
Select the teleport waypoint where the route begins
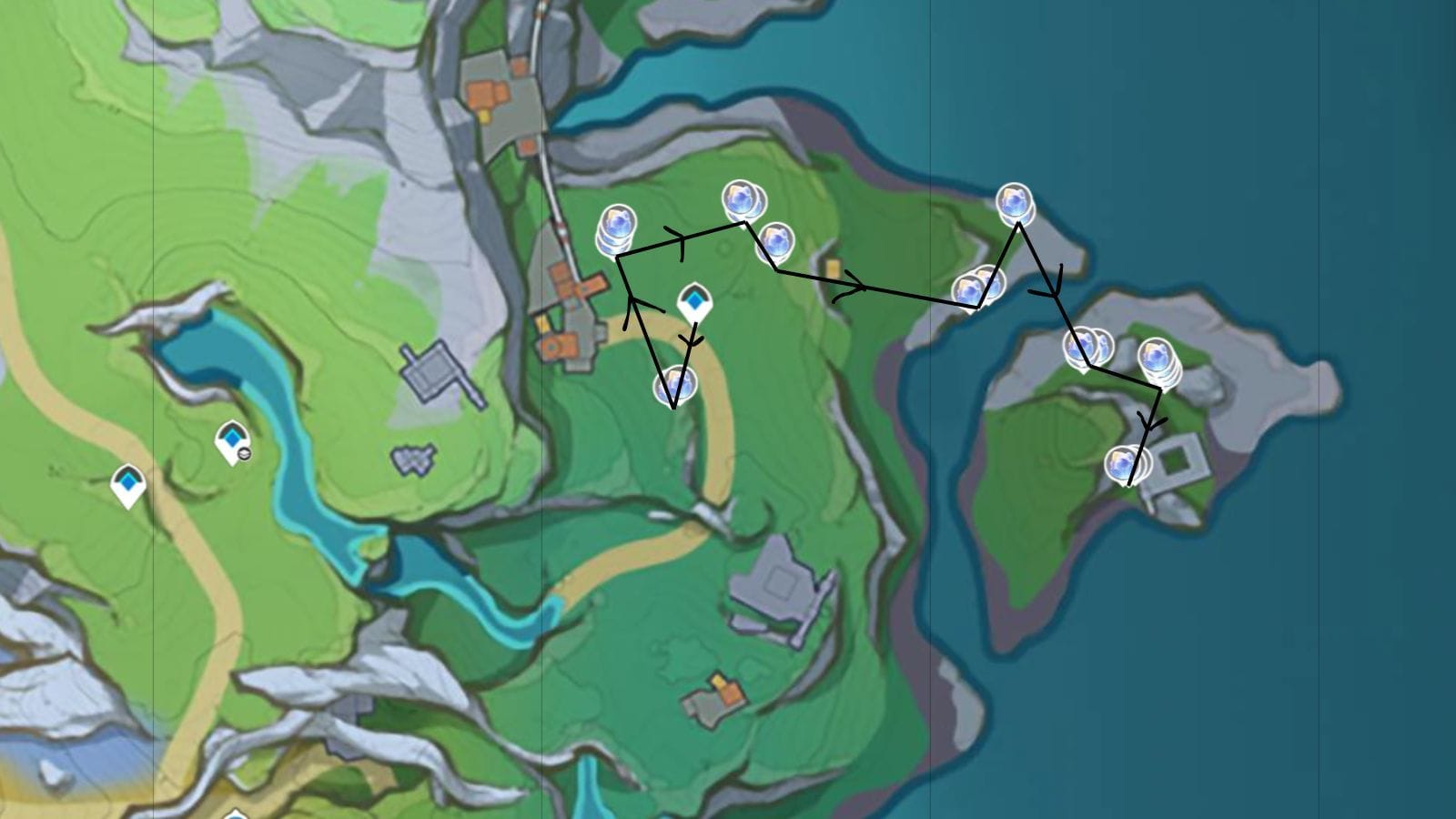[695, 301]
